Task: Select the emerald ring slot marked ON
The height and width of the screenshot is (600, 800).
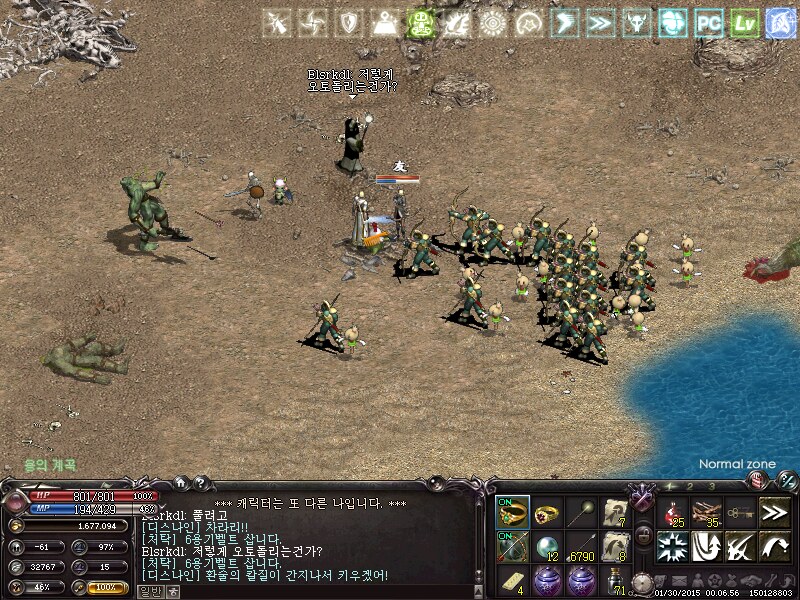Action: coord(513,512)
